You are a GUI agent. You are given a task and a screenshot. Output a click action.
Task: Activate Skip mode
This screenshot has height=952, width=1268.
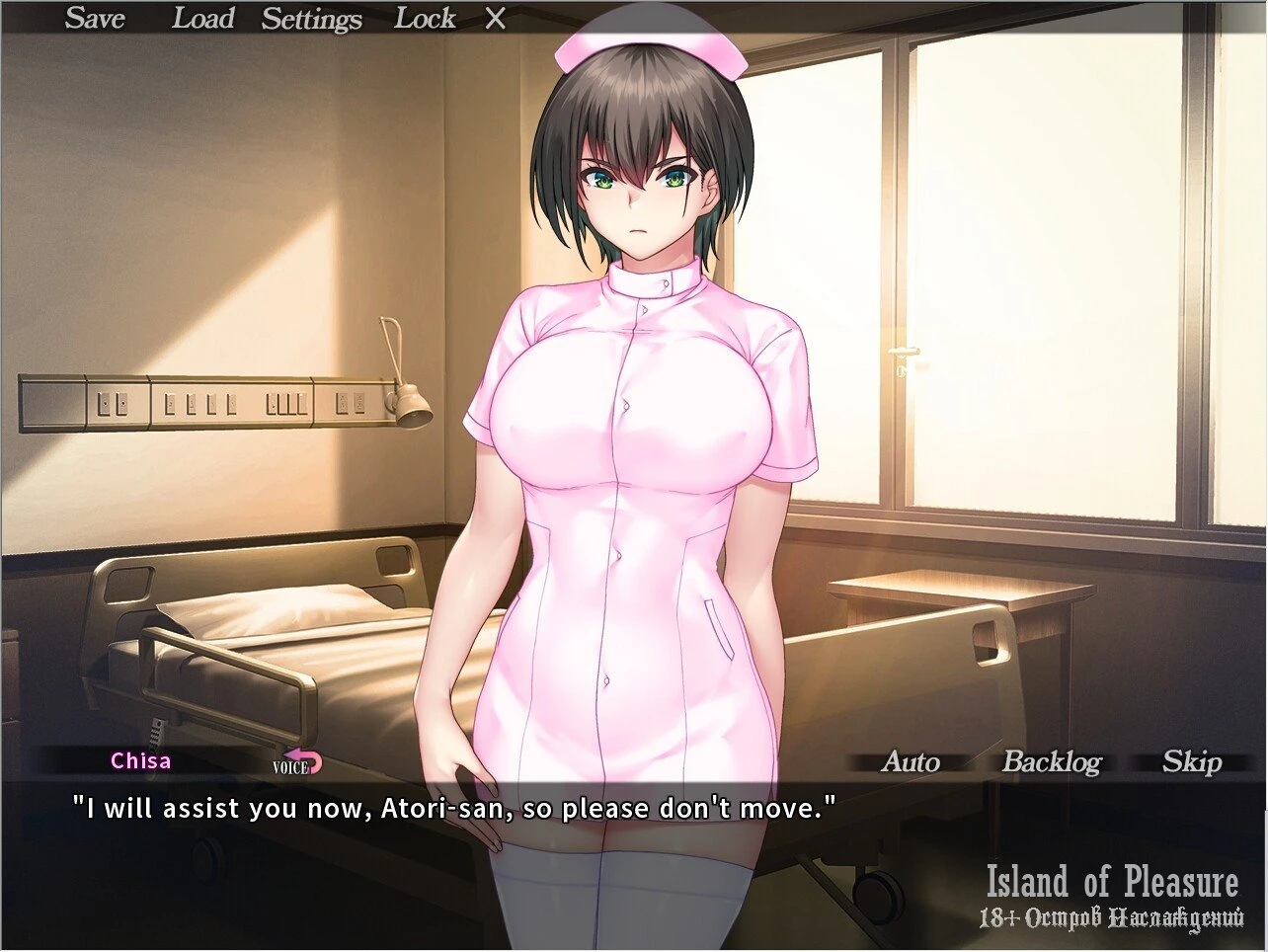[1191, 761]
